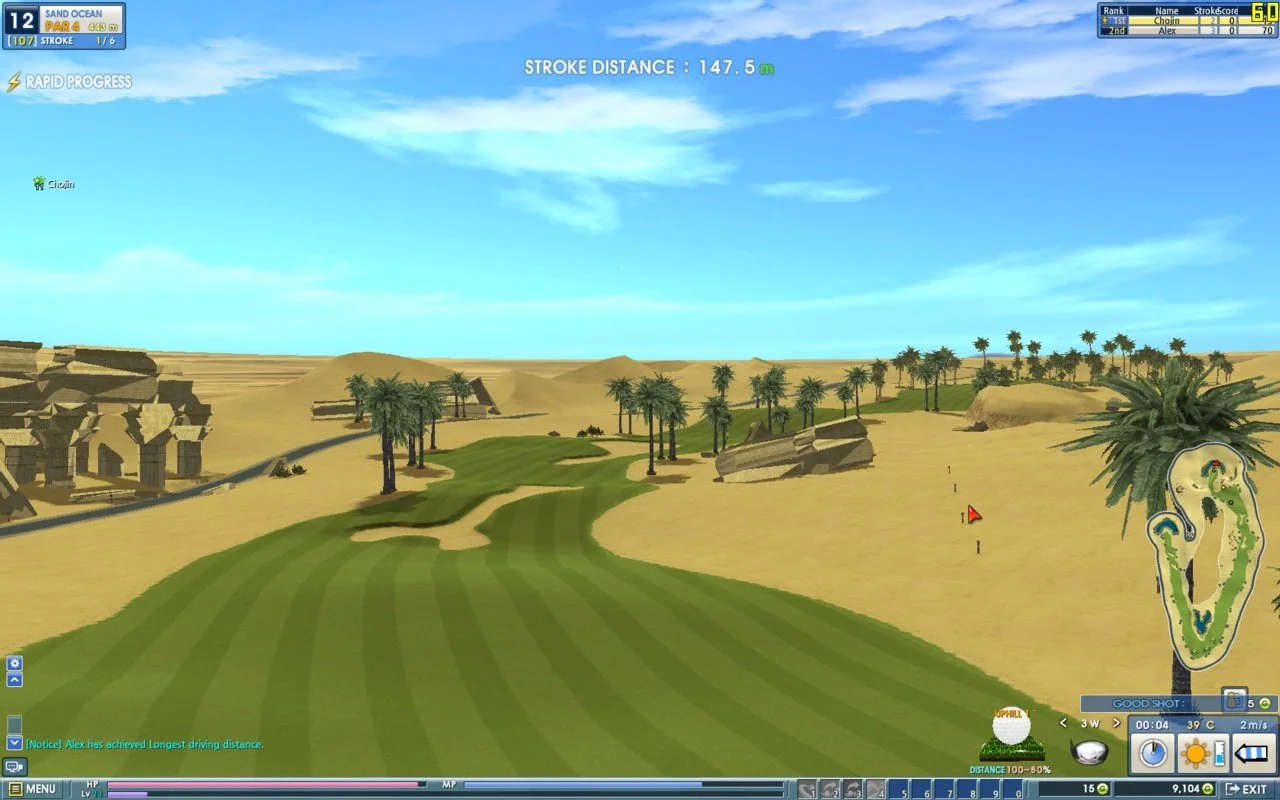The image size is (1280, 800).
Task: Collapse the notice feed with the down chevron
Action: (14, 742)
